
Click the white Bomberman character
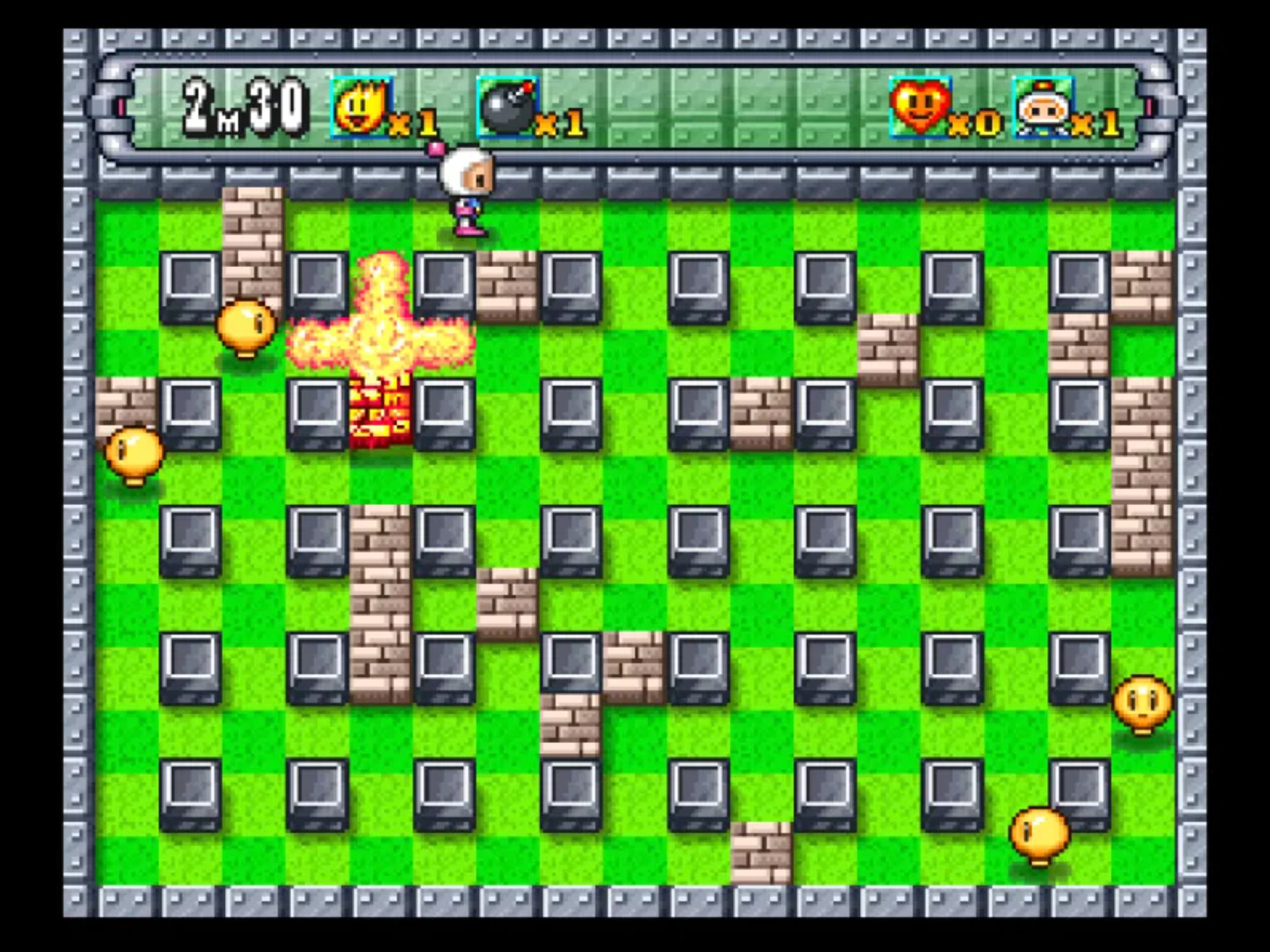[x=470, y=192]
